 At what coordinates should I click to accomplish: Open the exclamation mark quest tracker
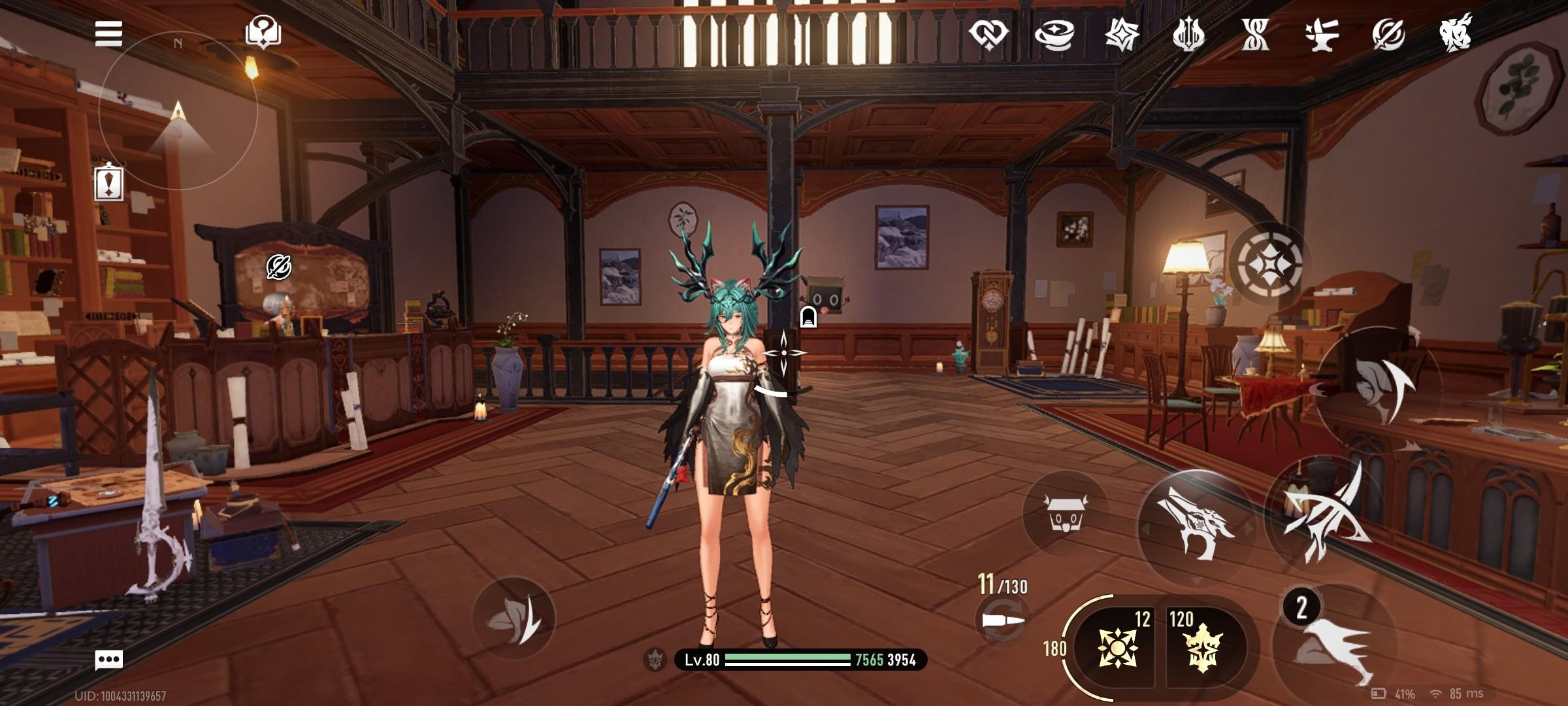click(x=109, y=182)
